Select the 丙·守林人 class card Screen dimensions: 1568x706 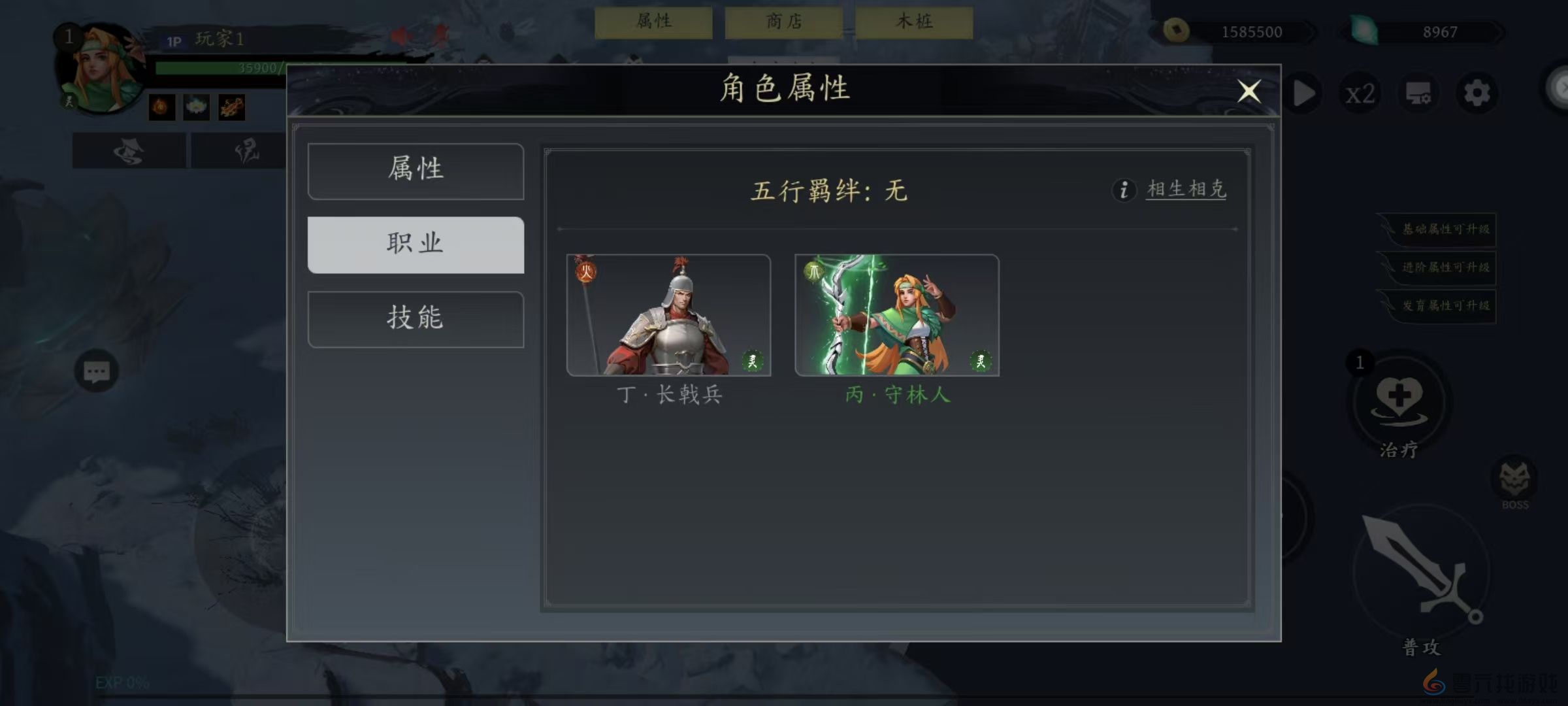pos(896,316)
